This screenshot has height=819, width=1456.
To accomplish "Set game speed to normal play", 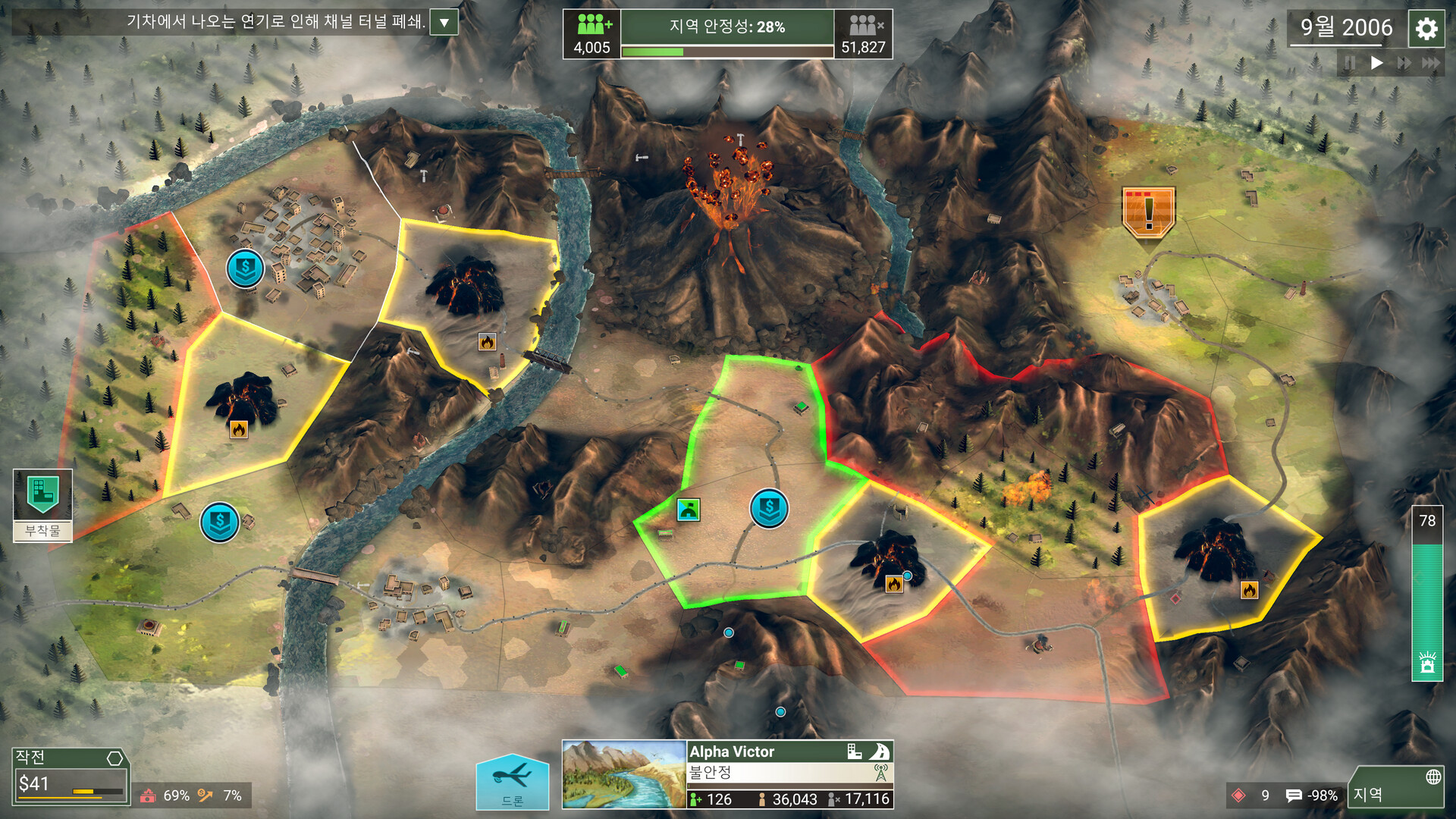I will point(1376,63).
